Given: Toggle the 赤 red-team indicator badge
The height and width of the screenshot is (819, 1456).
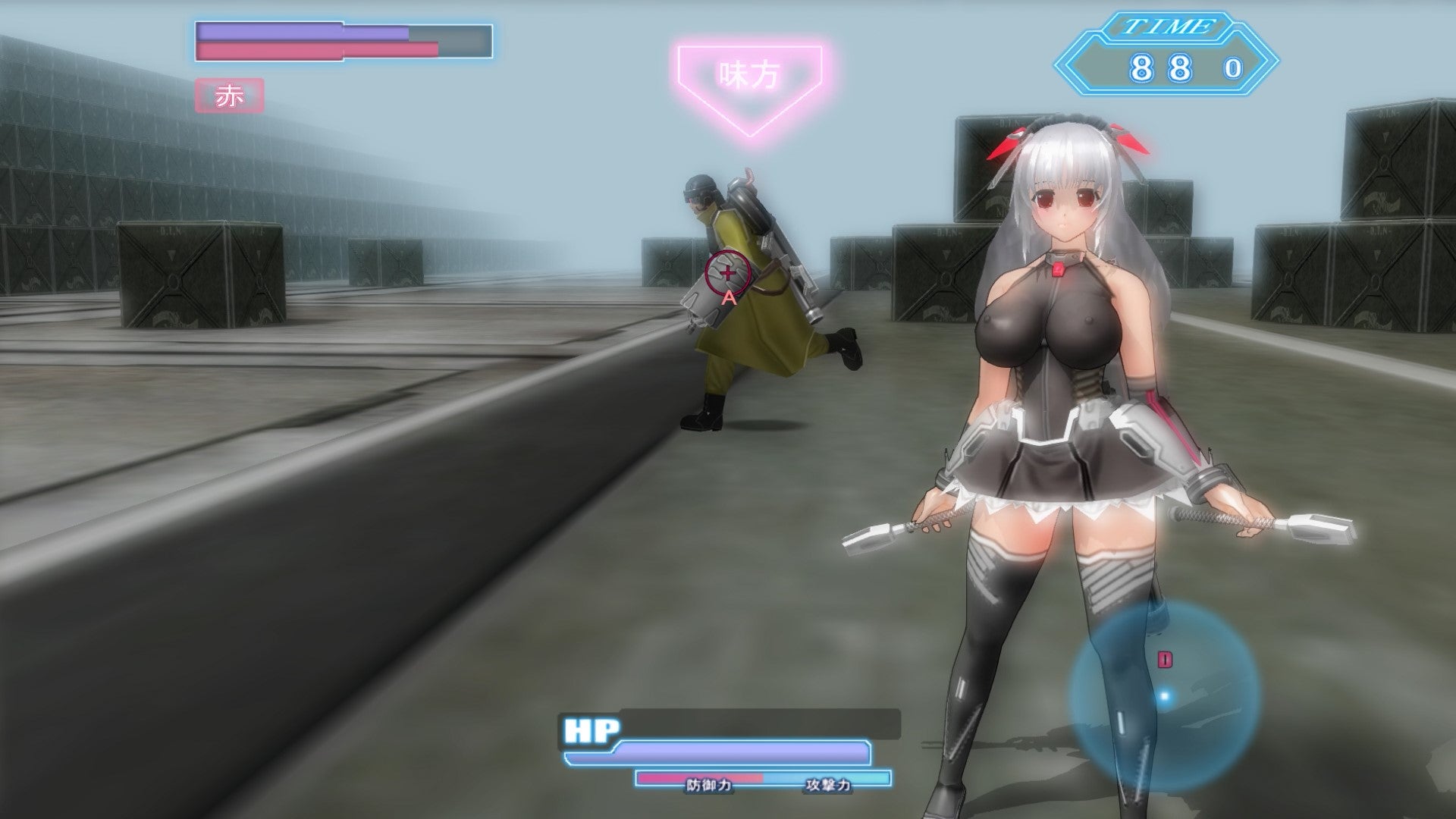Looking at the screenshot, I should (229, 95).
